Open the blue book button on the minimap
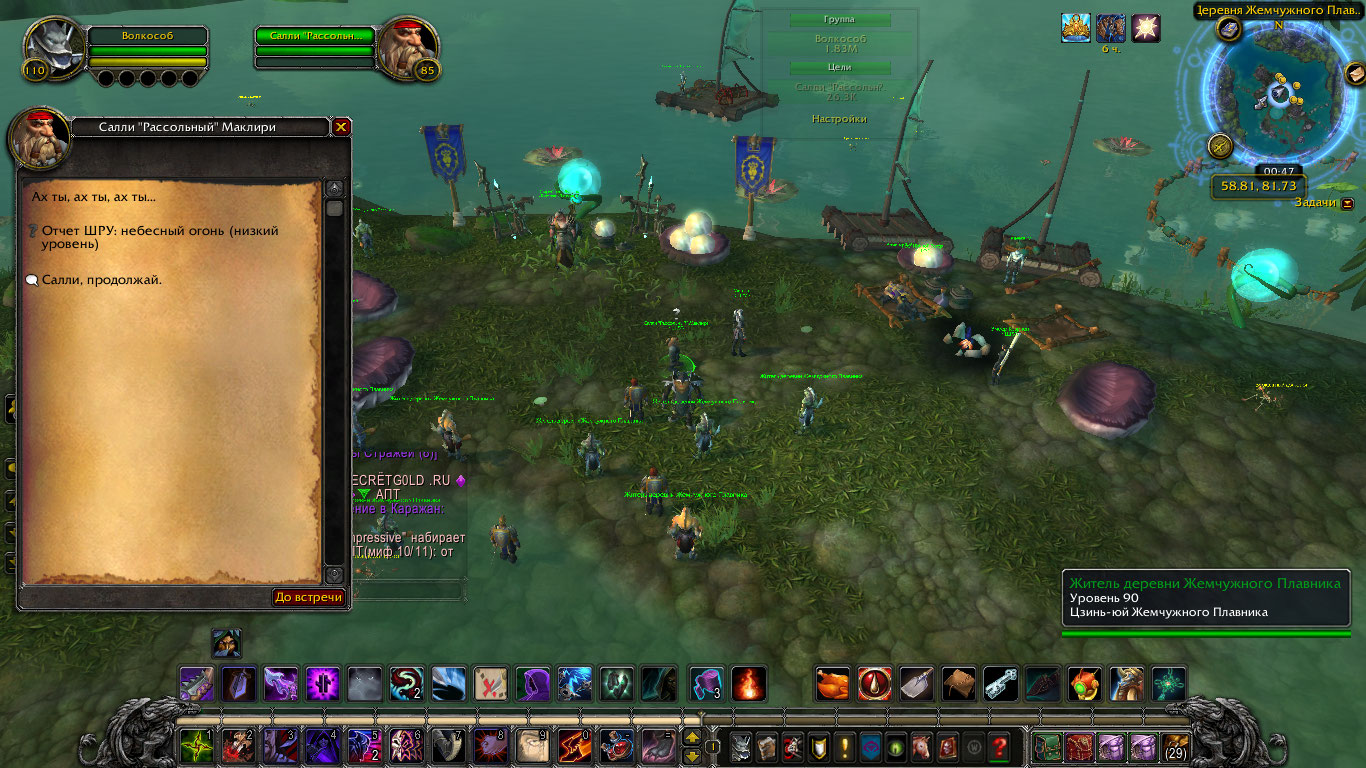The width and height of the screenshot is (1366, 768). point(1229,29)
